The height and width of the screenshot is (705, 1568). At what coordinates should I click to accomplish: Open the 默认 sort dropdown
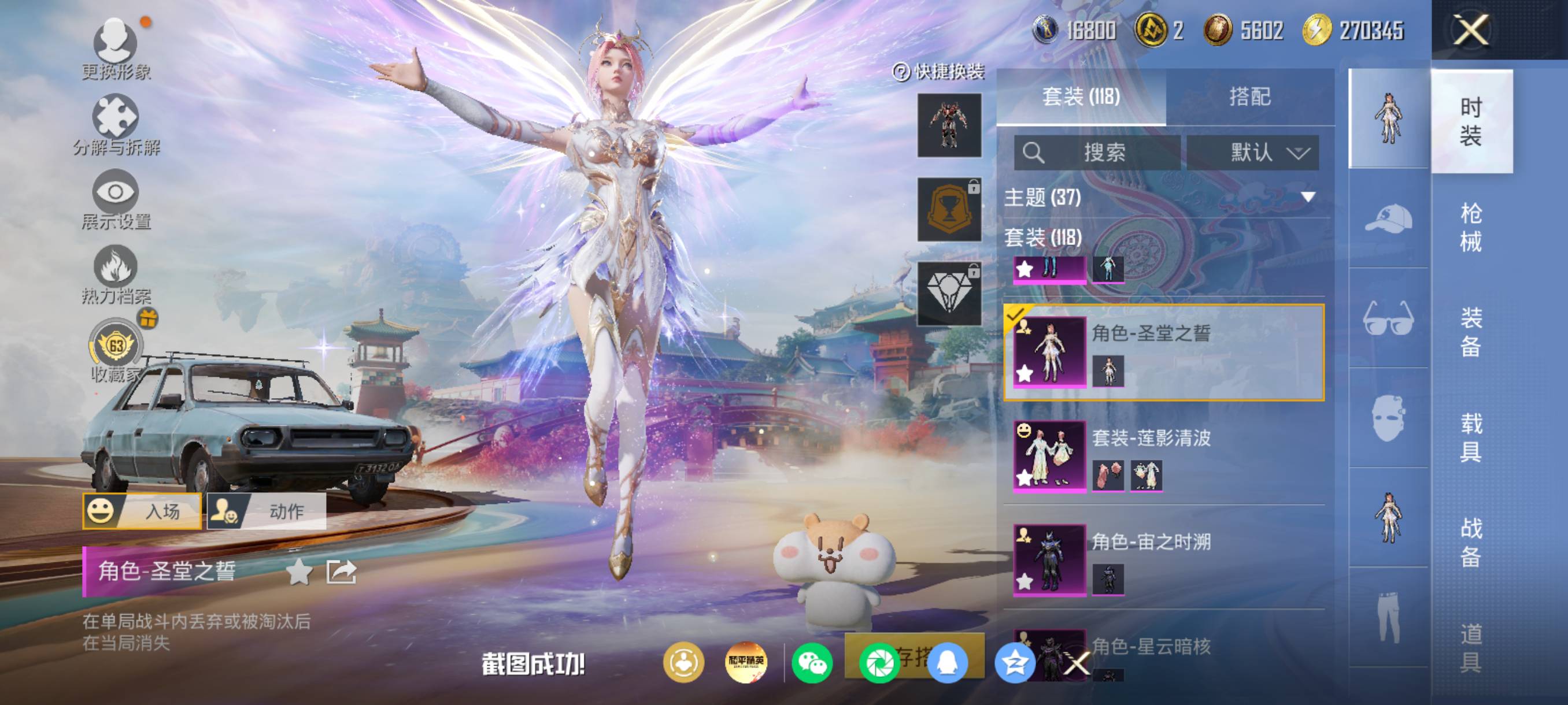coord(1253,152)
